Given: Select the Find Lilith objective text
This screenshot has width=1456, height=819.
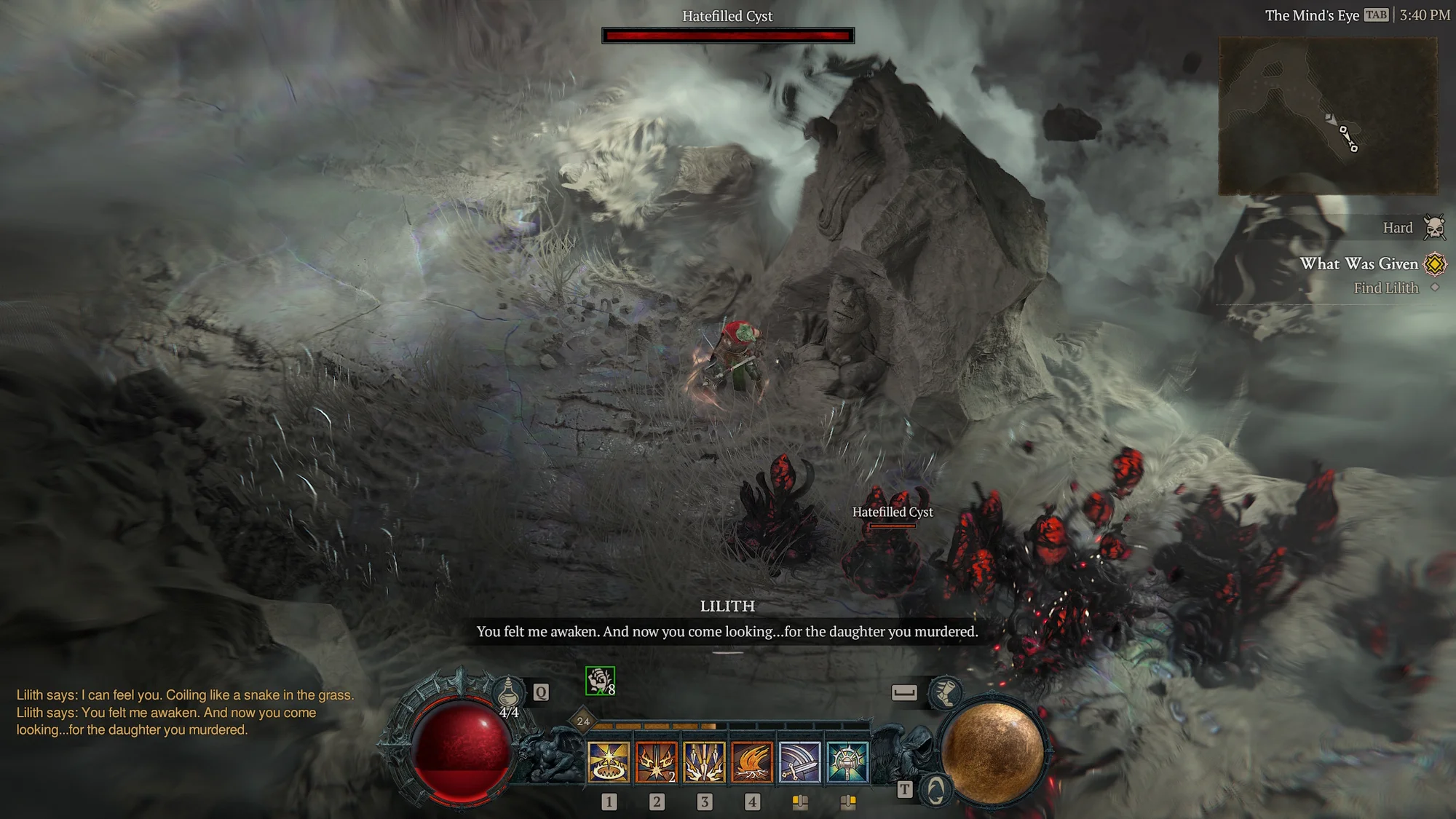Looking at the screenshot, I should 1386,287.
